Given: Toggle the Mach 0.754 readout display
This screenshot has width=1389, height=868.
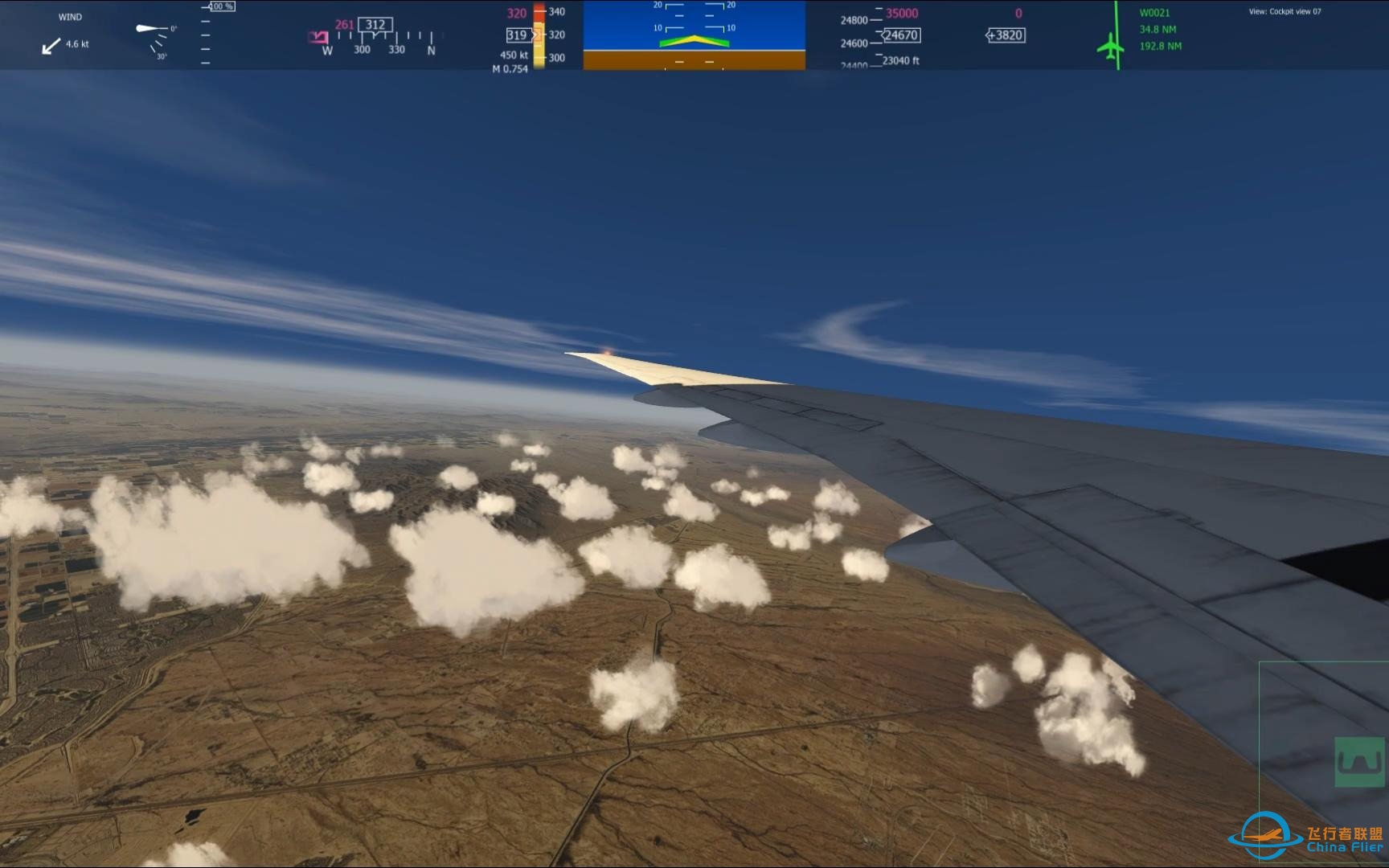Looking at the screenshot, I should coord(510,68).
